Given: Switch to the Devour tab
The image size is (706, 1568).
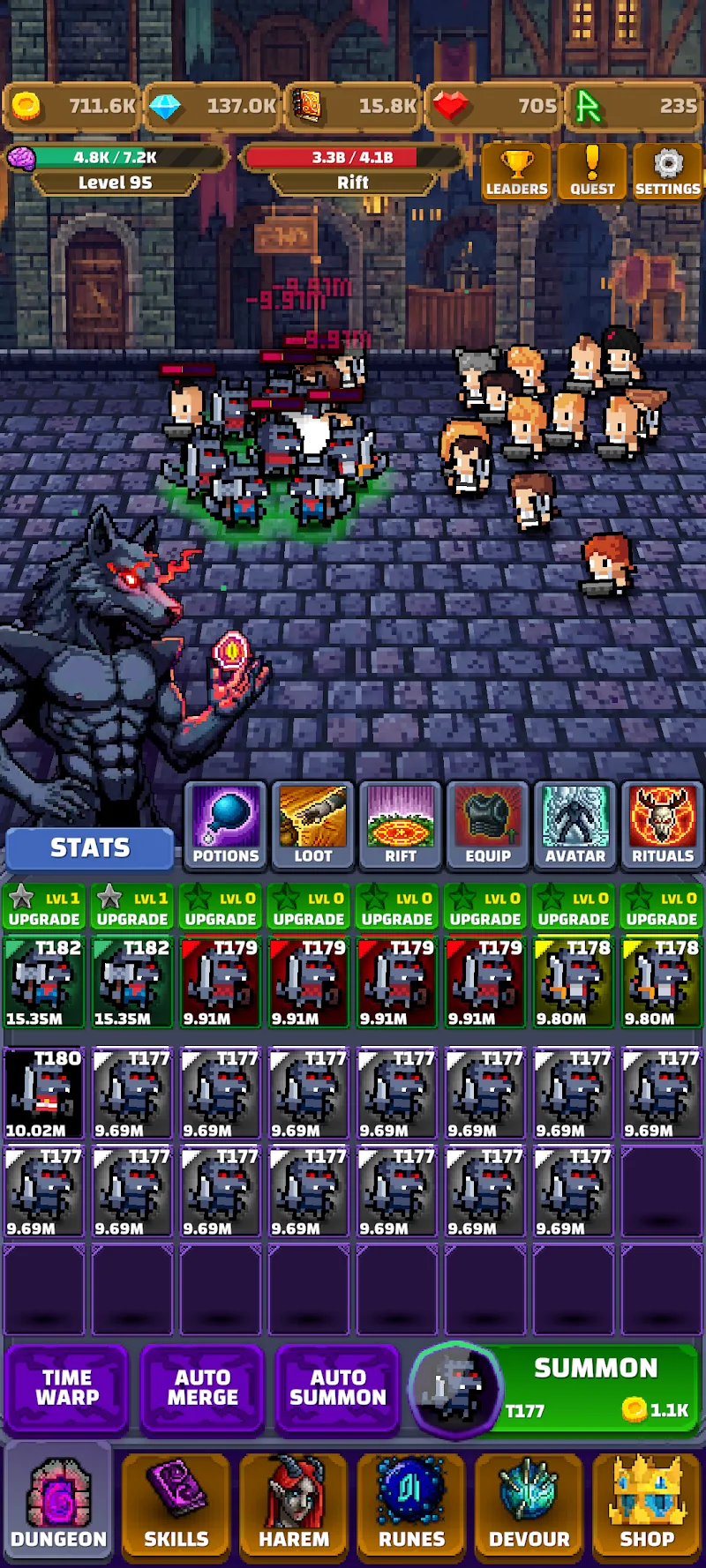Looking at the screenshot, I should click(529, 1505).
